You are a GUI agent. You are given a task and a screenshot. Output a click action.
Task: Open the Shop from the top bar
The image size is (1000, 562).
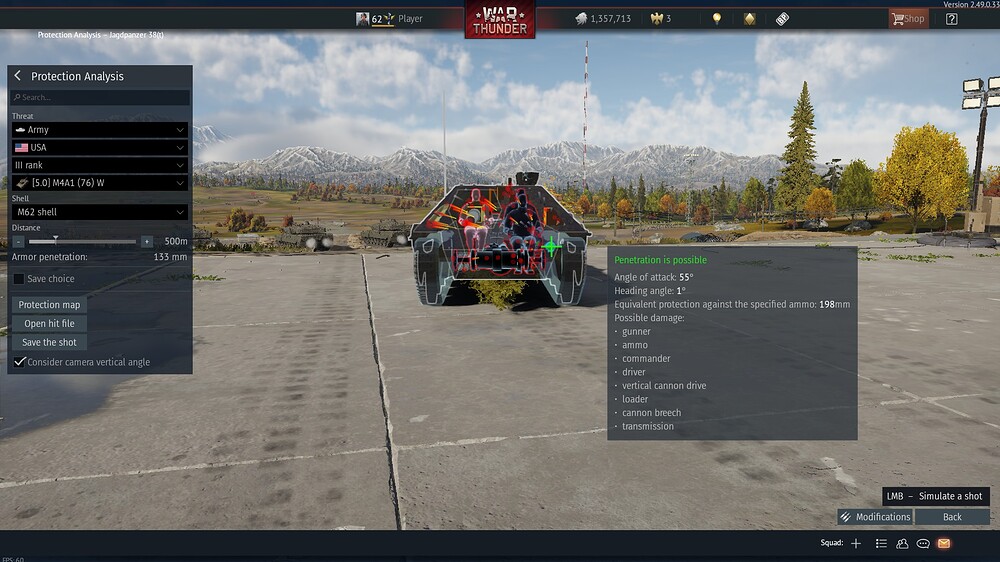pyautogui.click(x=908, y=18)
